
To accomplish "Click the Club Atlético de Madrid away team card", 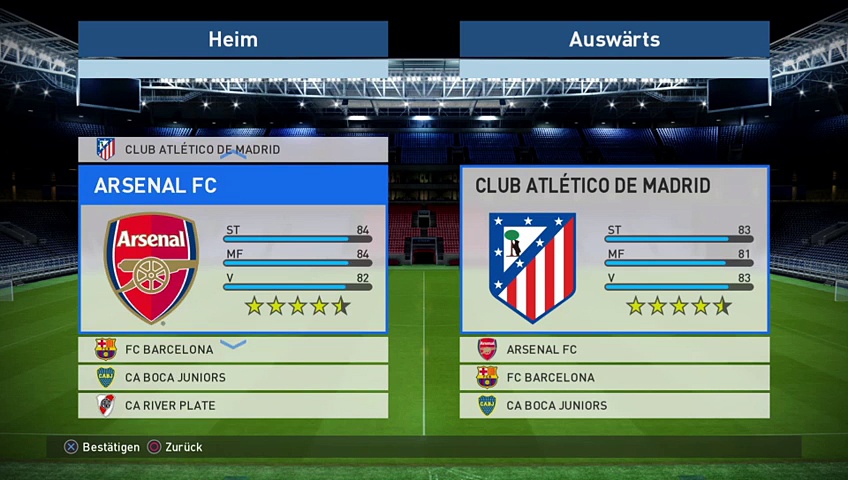I will click(x=614, y=249).
